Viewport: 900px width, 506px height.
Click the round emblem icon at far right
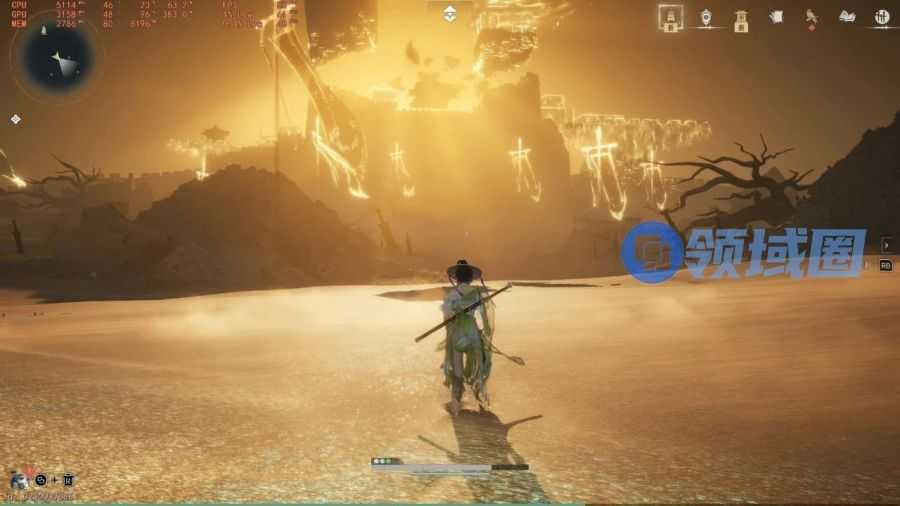tap(882, 17)
